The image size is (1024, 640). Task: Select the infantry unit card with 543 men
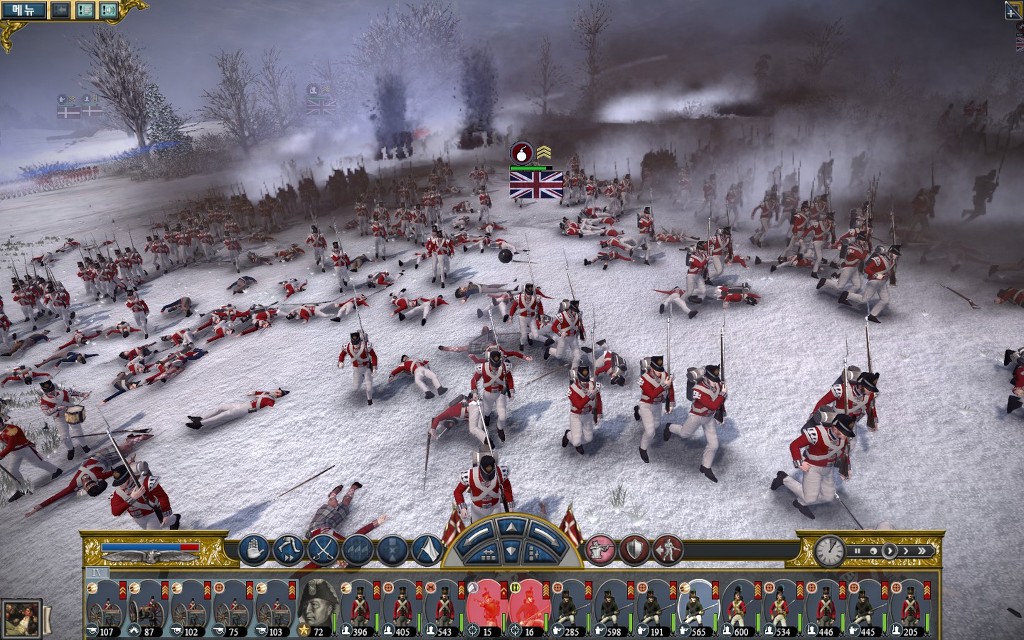click(445, 606)
